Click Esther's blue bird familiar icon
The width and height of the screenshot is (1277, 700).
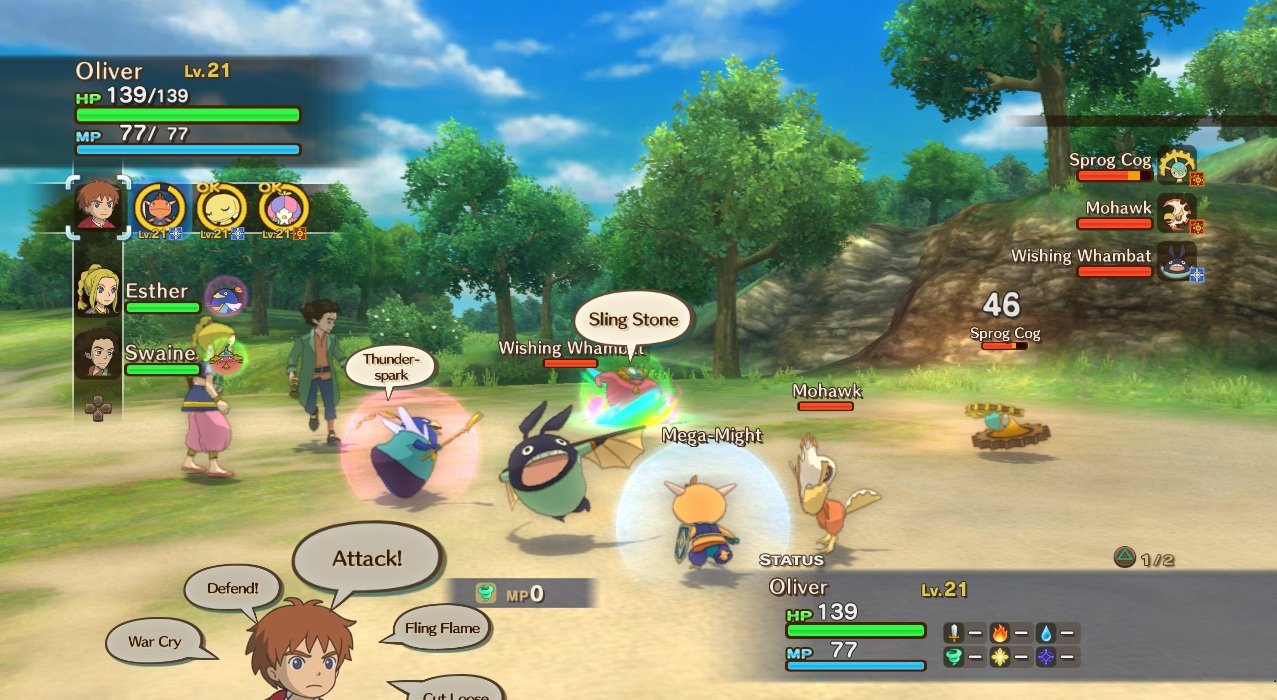[x=226, y=296]
